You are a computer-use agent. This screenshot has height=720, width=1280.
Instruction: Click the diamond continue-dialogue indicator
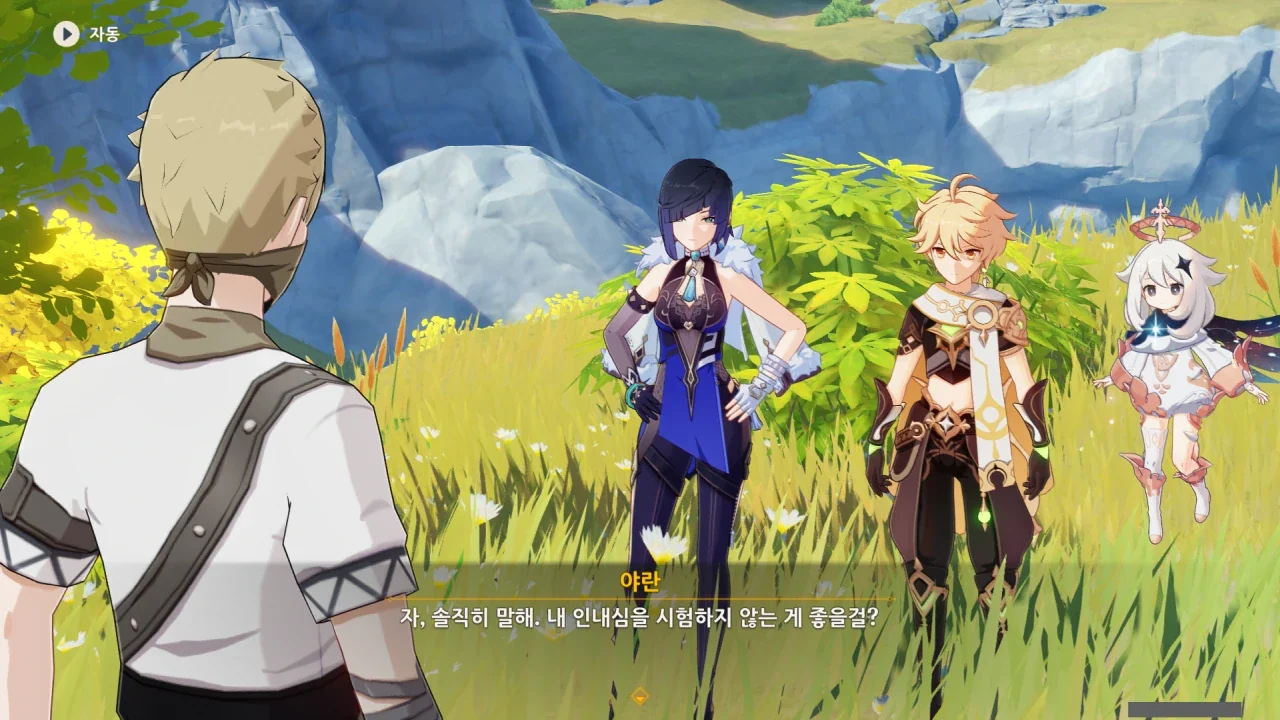tap(640, 696)
